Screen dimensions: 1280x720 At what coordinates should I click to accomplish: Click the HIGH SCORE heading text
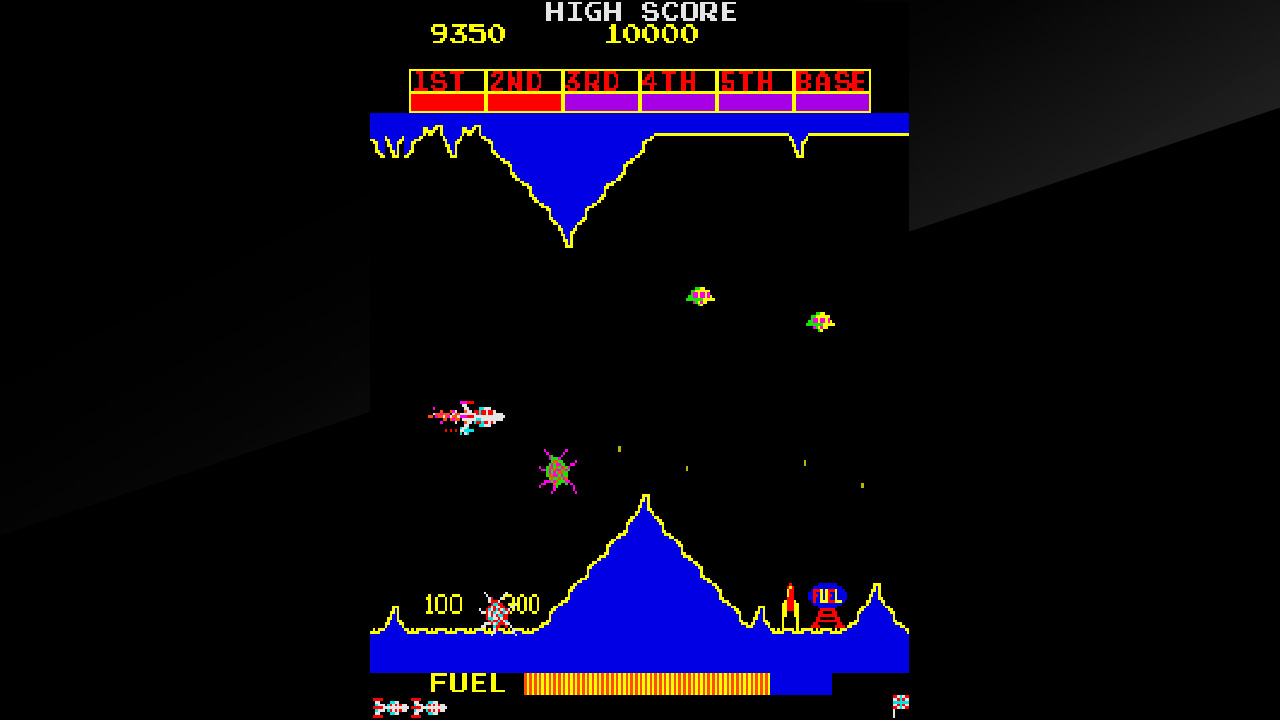coord(640,12)
